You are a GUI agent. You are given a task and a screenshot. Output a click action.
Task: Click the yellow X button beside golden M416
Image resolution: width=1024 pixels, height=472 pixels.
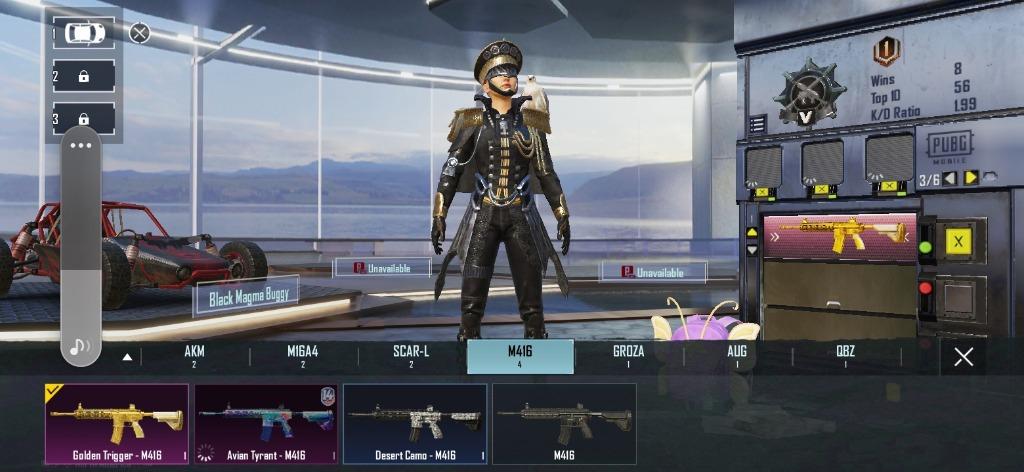click(x=959, y=241)
